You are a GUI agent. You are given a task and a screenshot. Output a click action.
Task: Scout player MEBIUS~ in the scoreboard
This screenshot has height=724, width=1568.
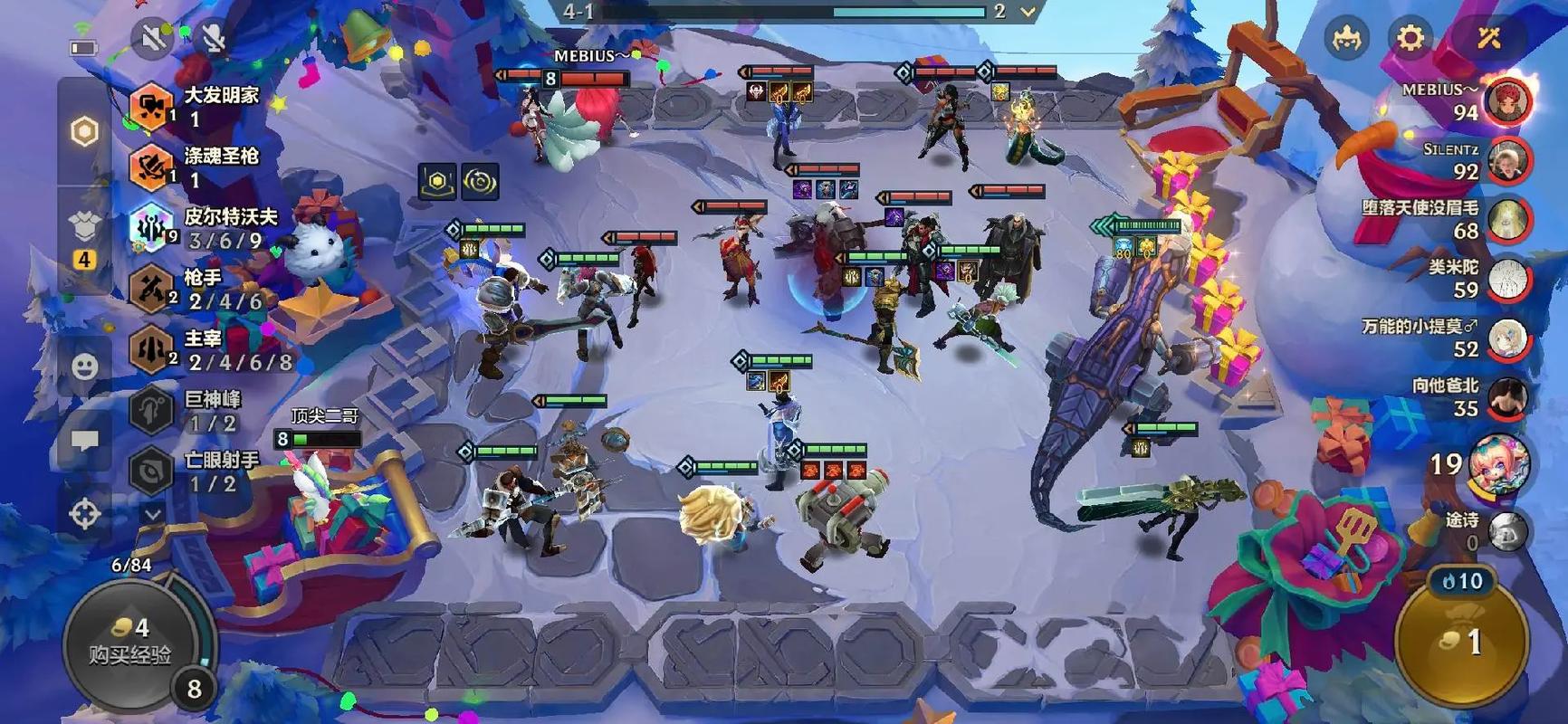click(x=1506, y=100)
